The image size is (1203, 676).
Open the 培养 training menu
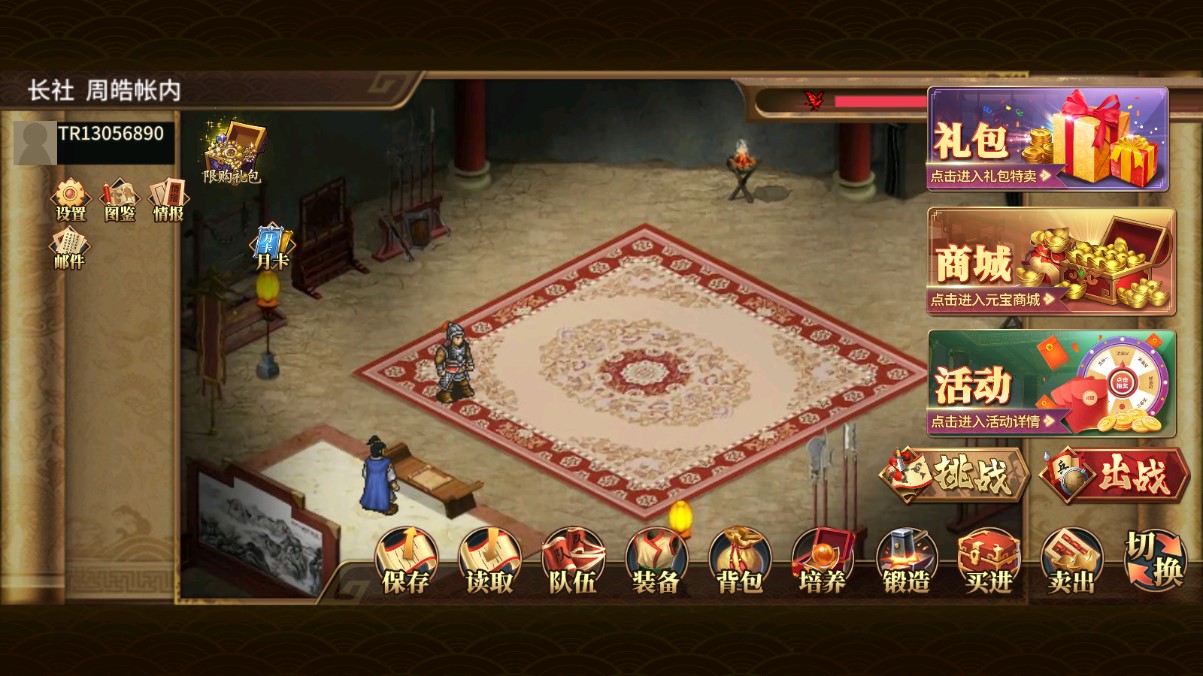coord(823,562)
